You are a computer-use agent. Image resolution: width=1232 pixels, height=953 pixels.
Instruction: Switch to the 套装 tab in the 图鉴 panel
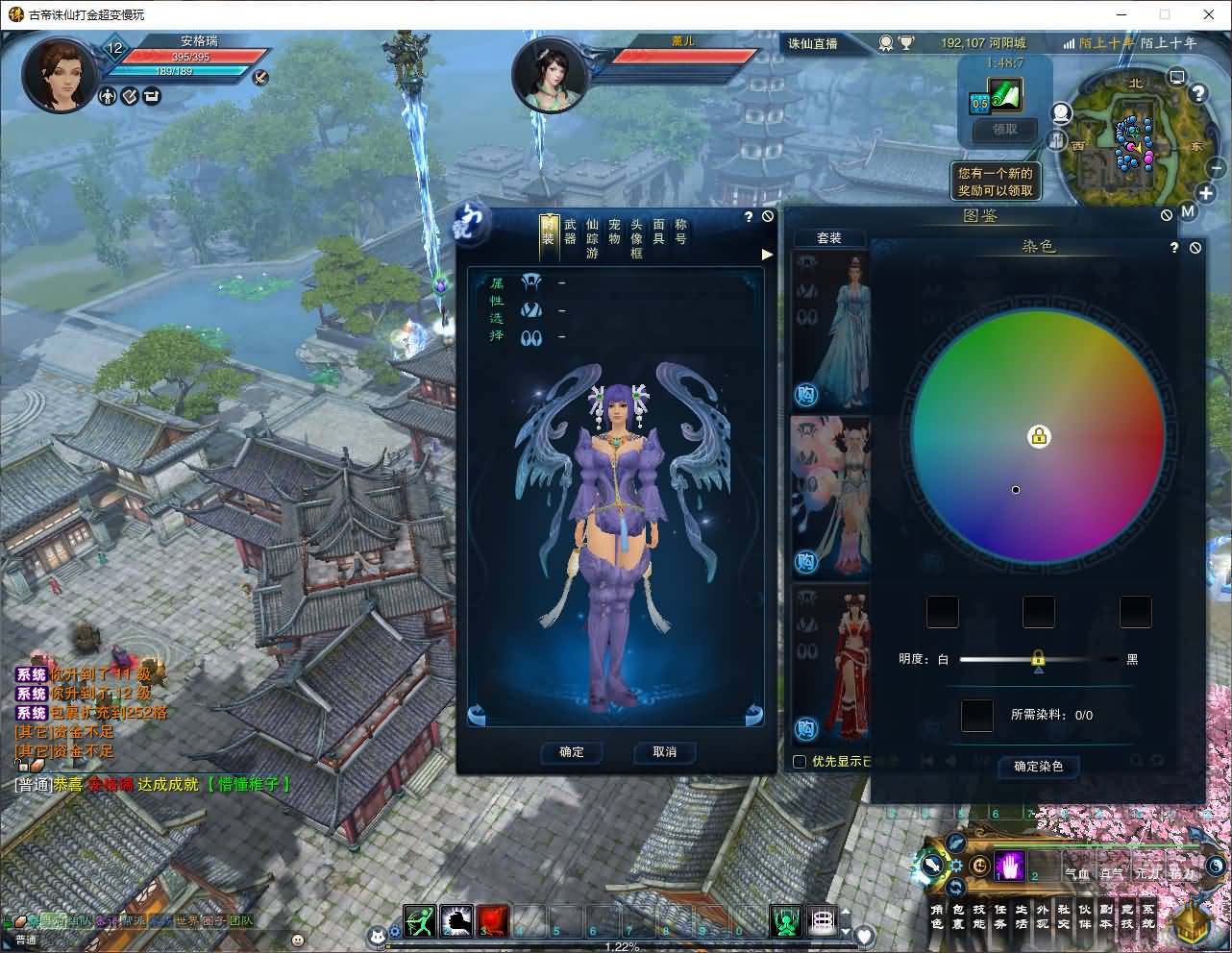pyautogui.click(x=829, y=237)
